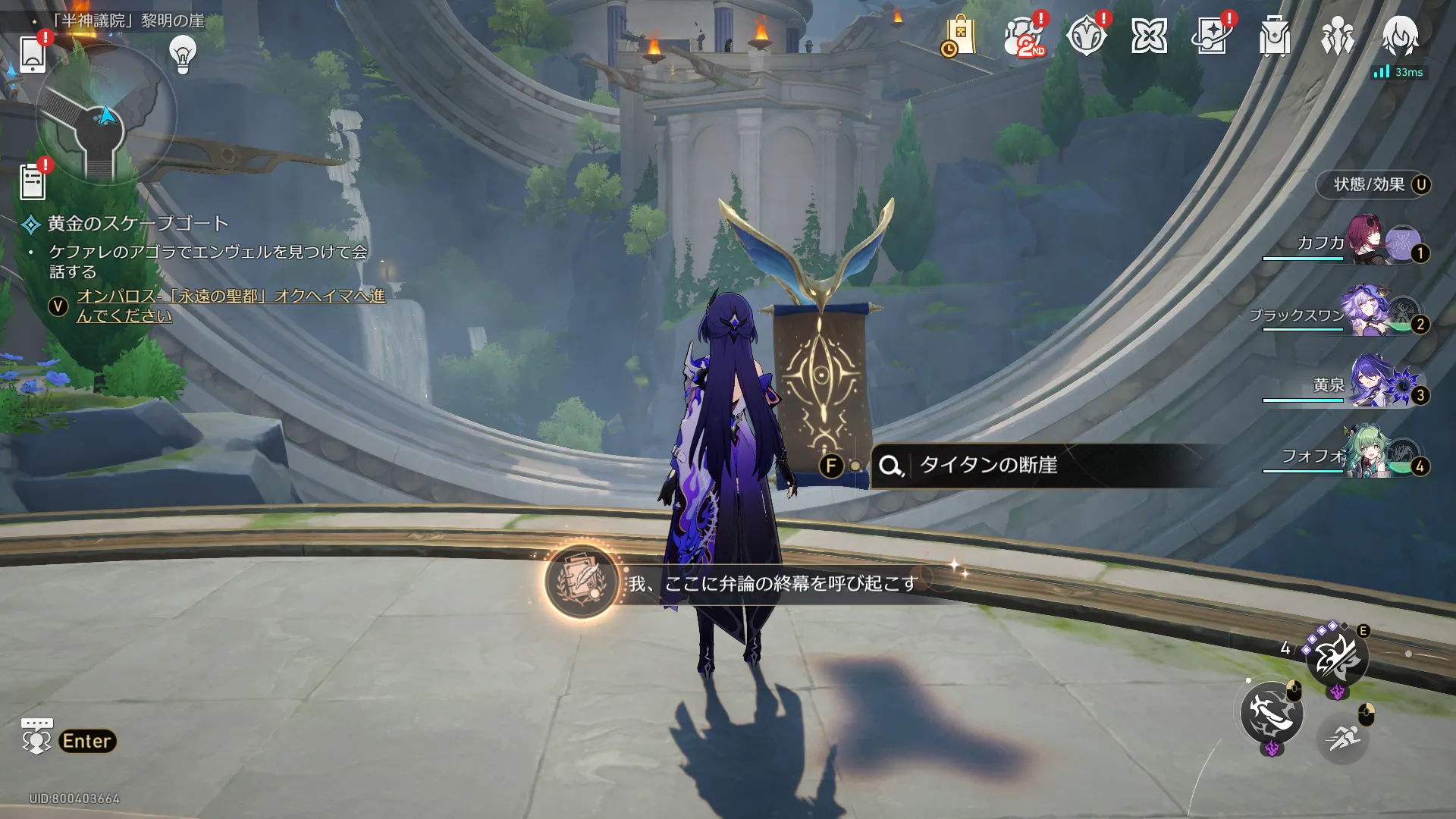The image size is (1456, 819).
Task: Click the circular minimap
Action: pos(105,116)
